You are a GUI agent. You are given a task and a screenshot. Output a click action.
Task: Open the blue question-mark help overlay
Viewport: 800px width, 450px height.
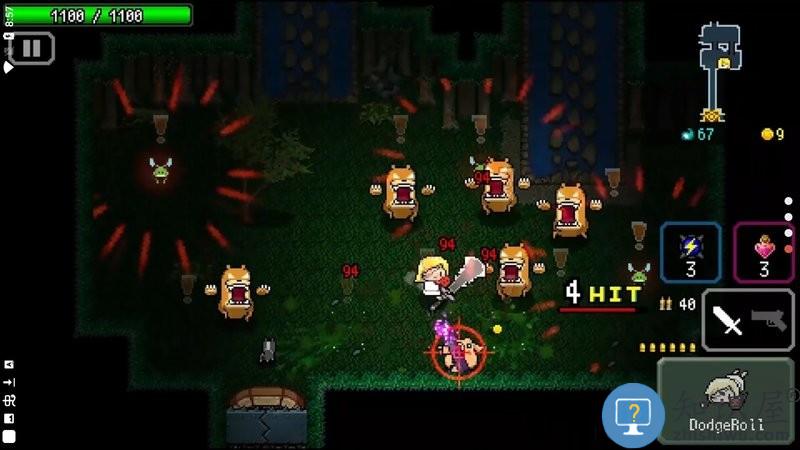(632, 414)
